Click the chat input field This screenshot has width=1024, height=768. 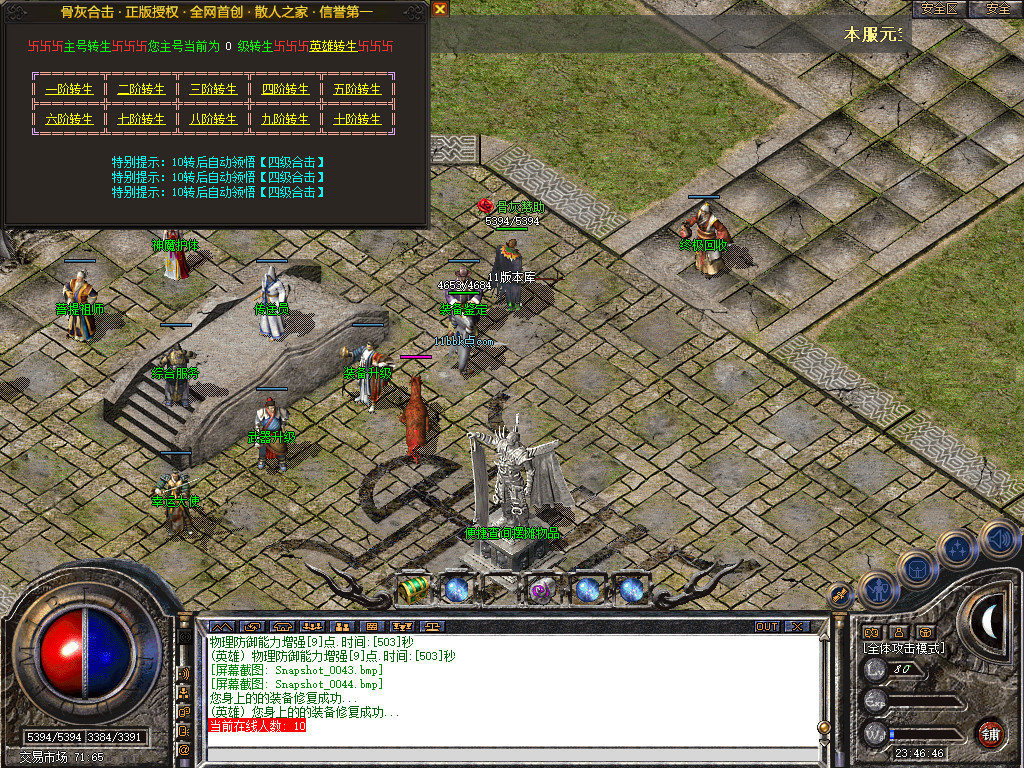coord(500,754)
